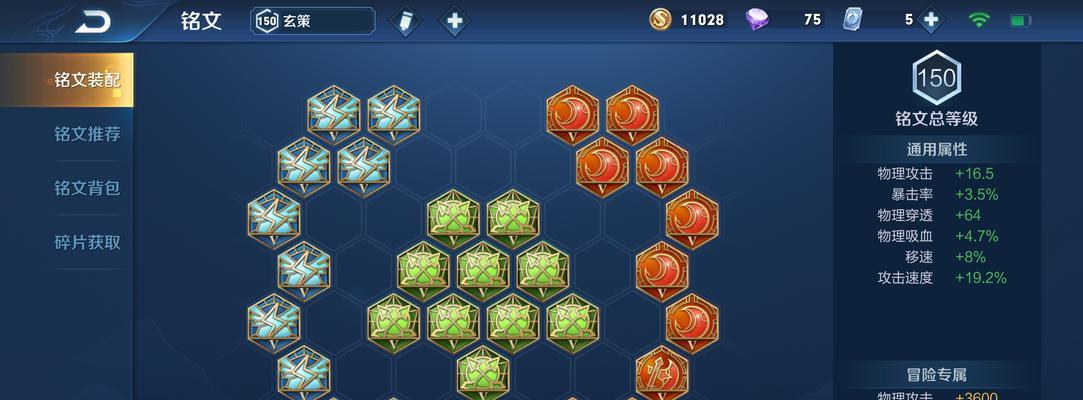The image size is (1083, 400).
Task: Select the 碎片获取 tab
Action: 87,242
